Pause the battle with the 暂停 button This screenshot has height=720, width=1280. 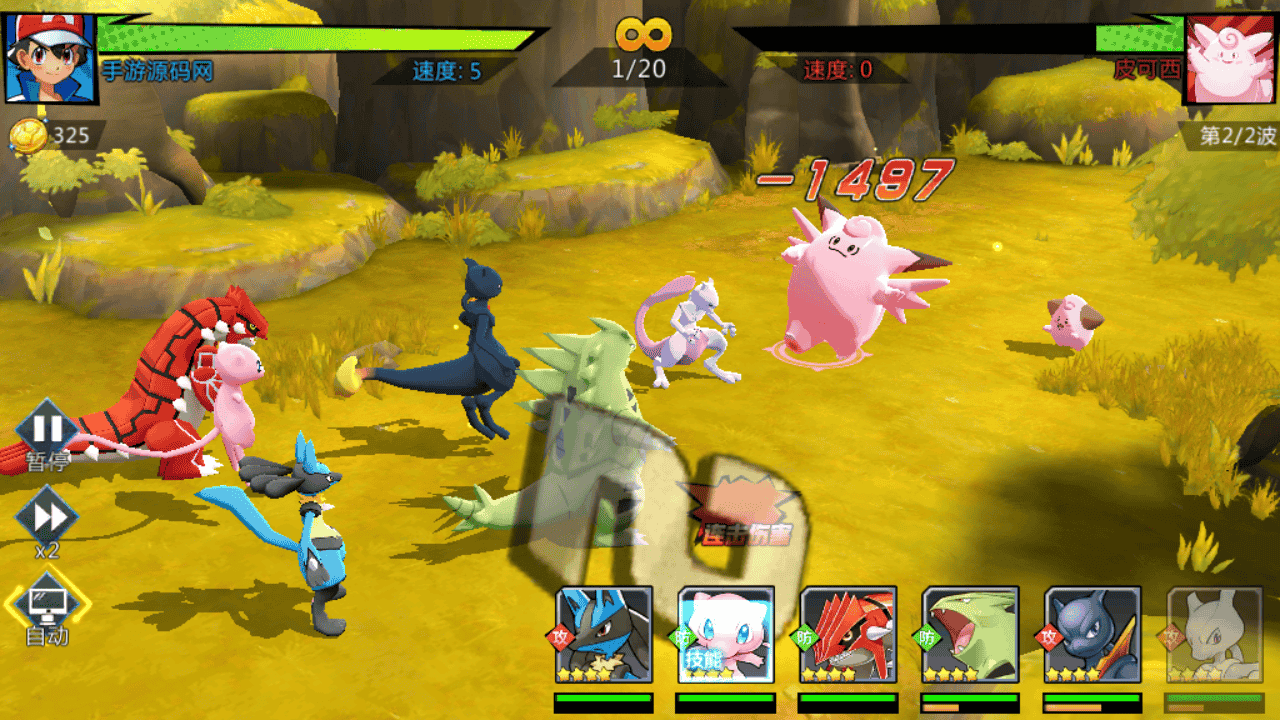click(46, 431)
